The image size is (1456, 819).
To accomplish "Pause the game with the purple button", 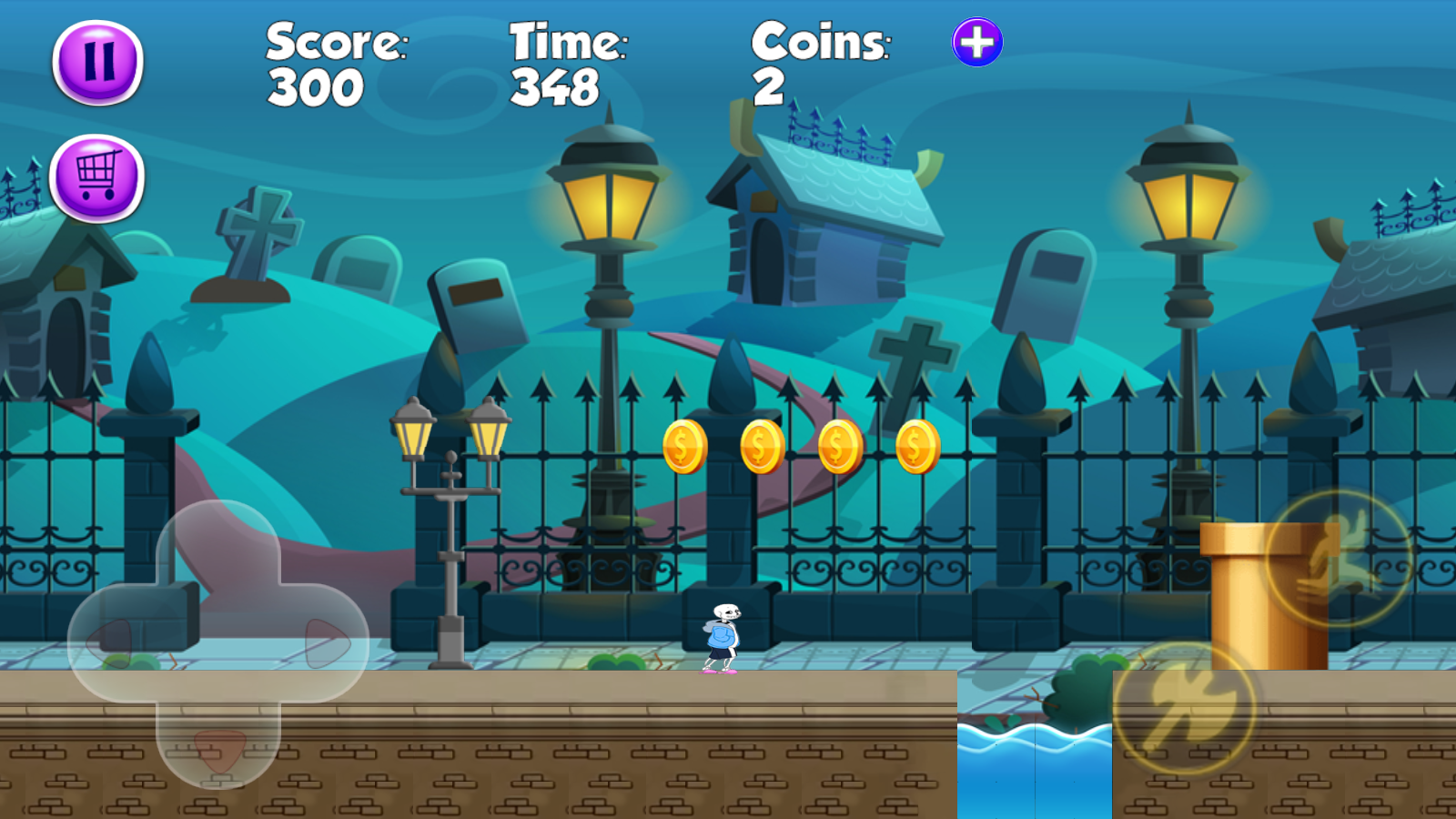I will click(98, 63).
